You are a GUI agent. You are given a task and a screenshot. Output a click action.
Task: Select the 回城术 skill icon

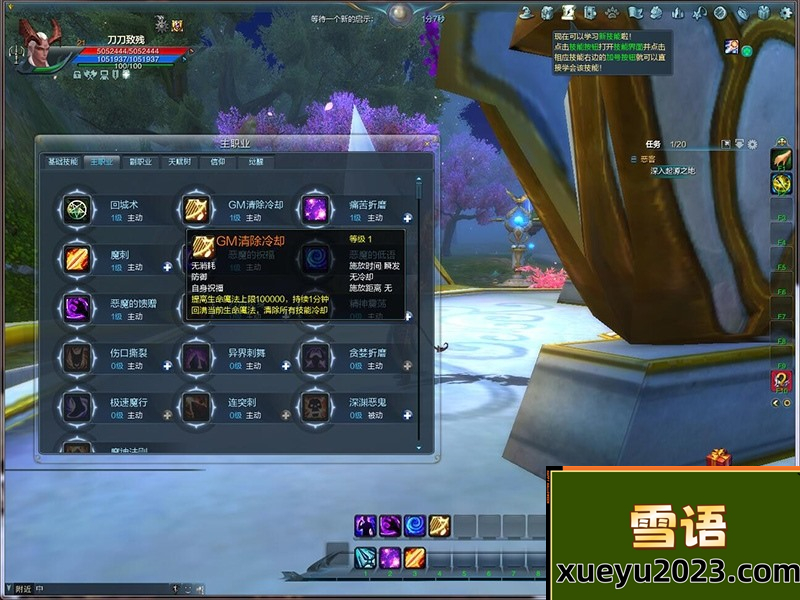tap(77, 210)
